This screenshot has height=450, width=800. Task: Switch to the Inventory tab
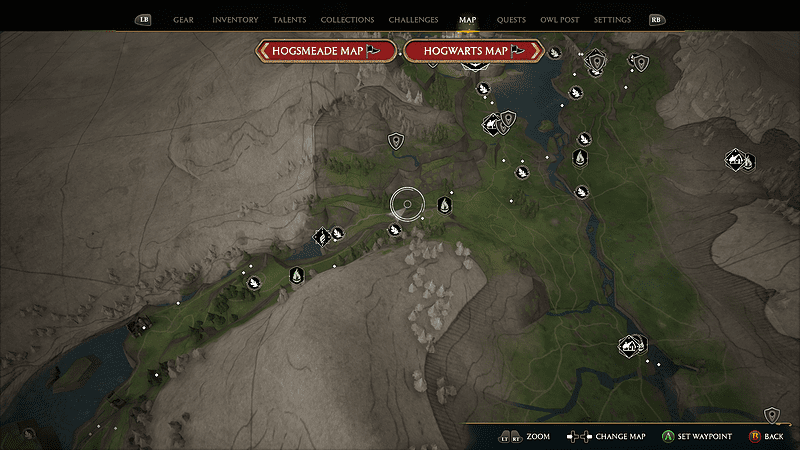click(x=235, y=20)
